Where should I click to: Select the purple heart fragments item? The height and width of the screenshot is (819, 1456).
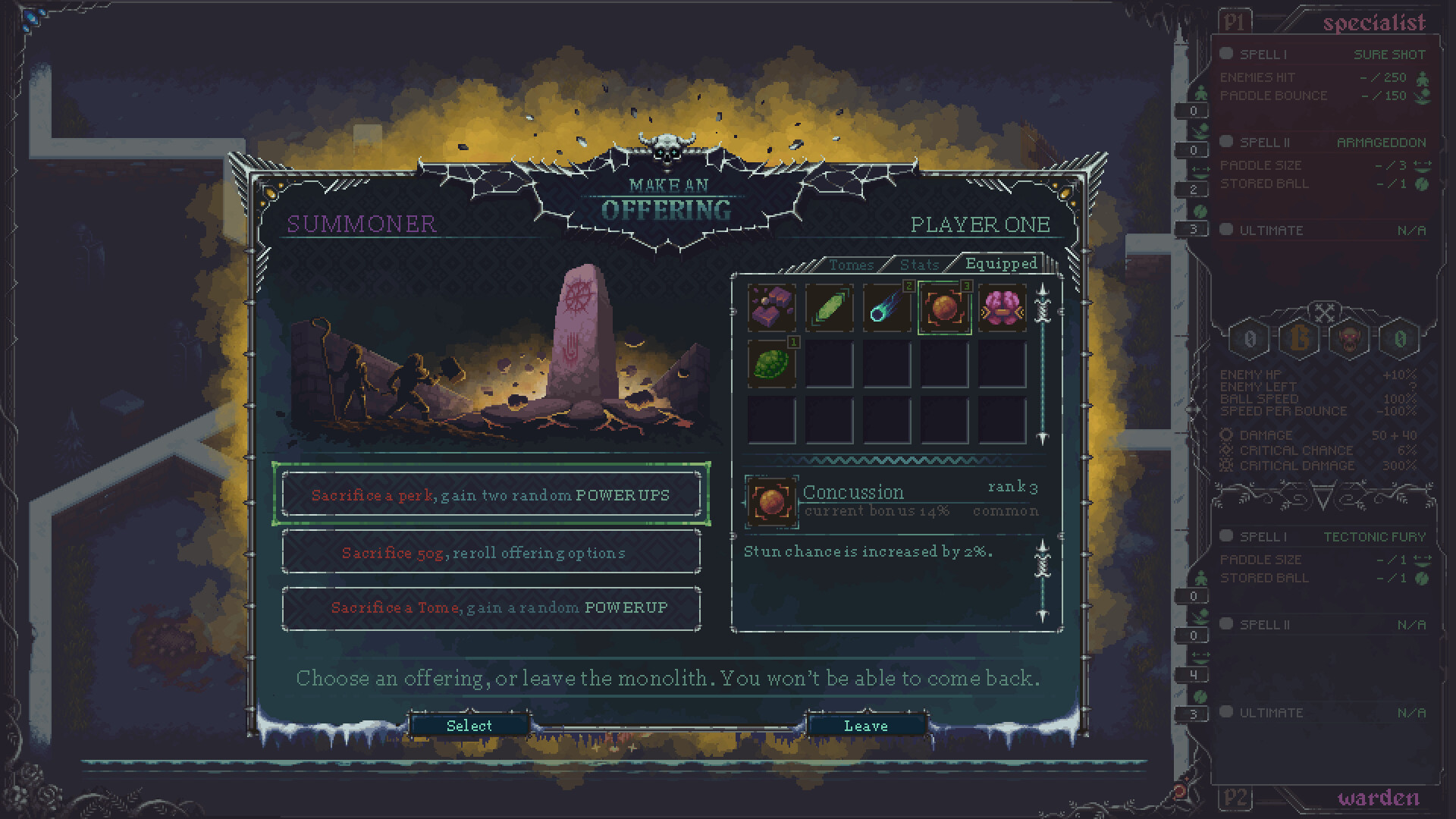[x=770, y=308]
